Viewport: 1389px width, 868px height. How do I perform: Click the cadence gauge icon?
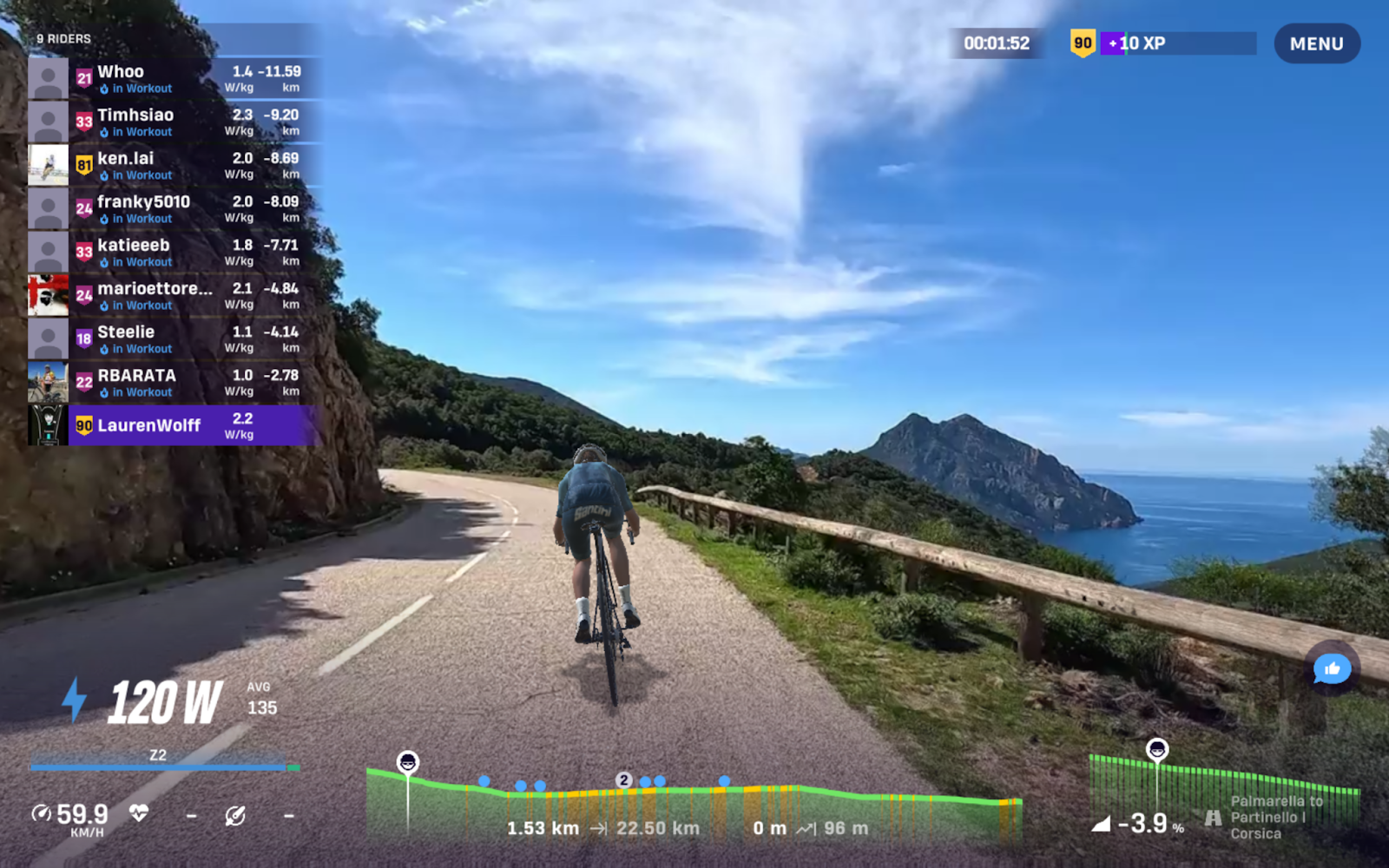coord(236,815)
